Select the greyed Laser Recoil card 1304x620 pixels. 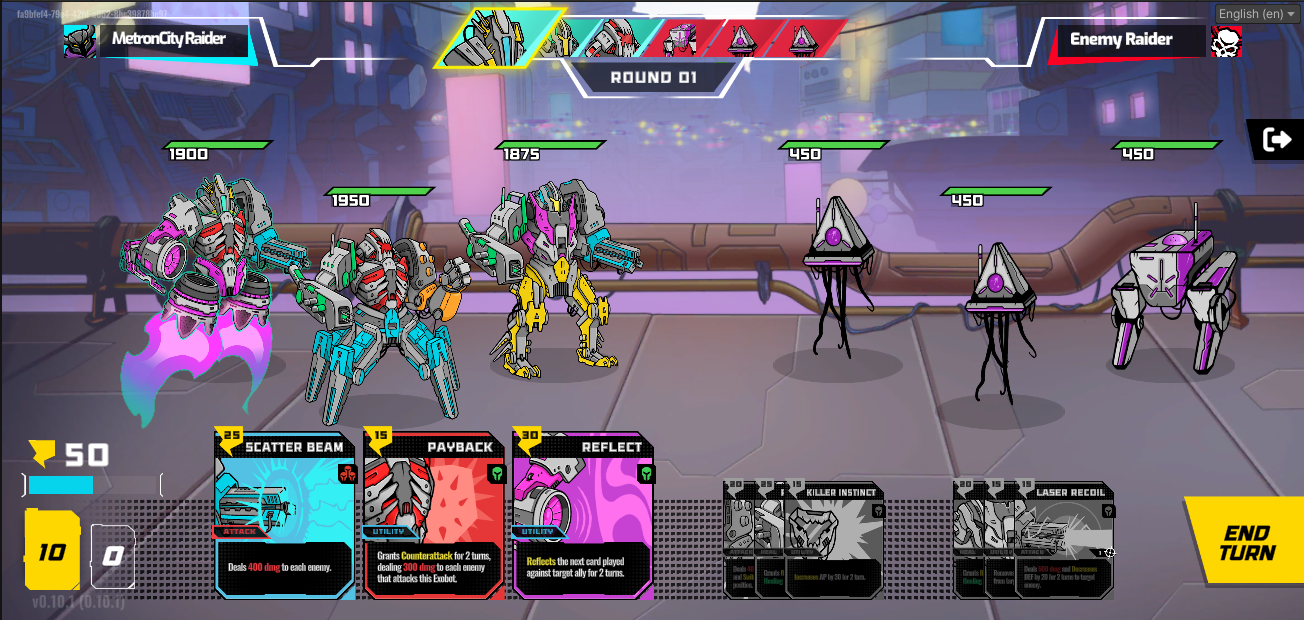click(x=1065, y=540)
